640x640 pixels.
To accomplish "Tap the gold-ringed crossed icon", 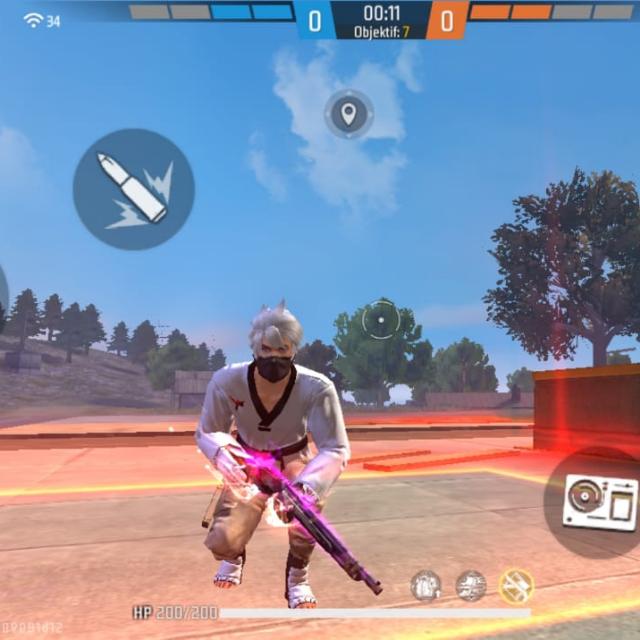I will [516, 586].
